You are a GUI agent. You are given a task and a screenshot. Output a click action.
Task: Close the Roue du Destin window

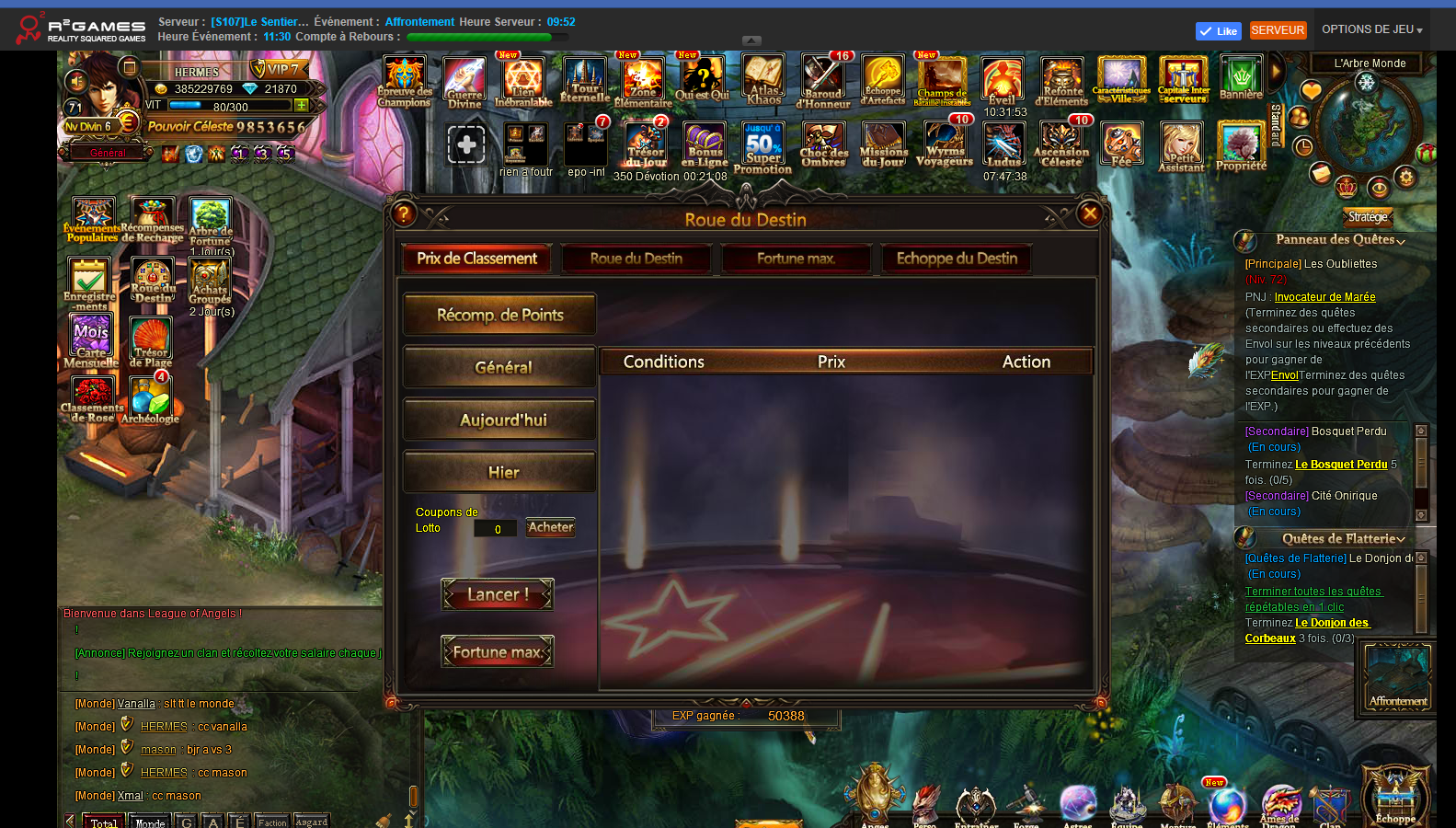click(1090, 214)
